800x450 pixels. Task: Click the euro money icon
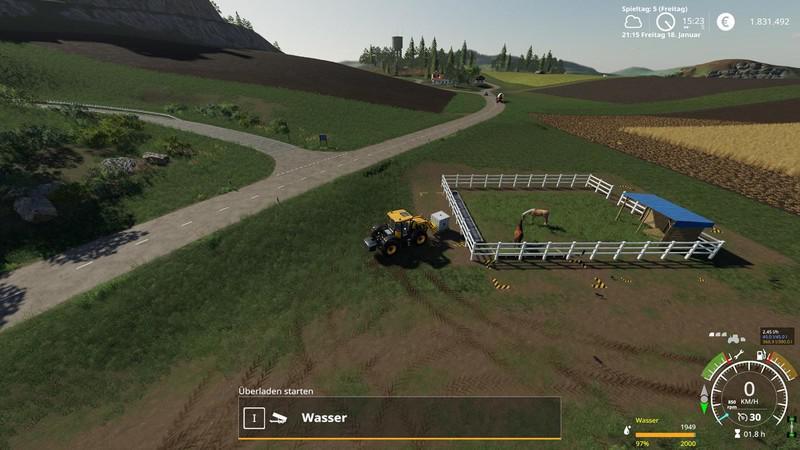(726, 21)
